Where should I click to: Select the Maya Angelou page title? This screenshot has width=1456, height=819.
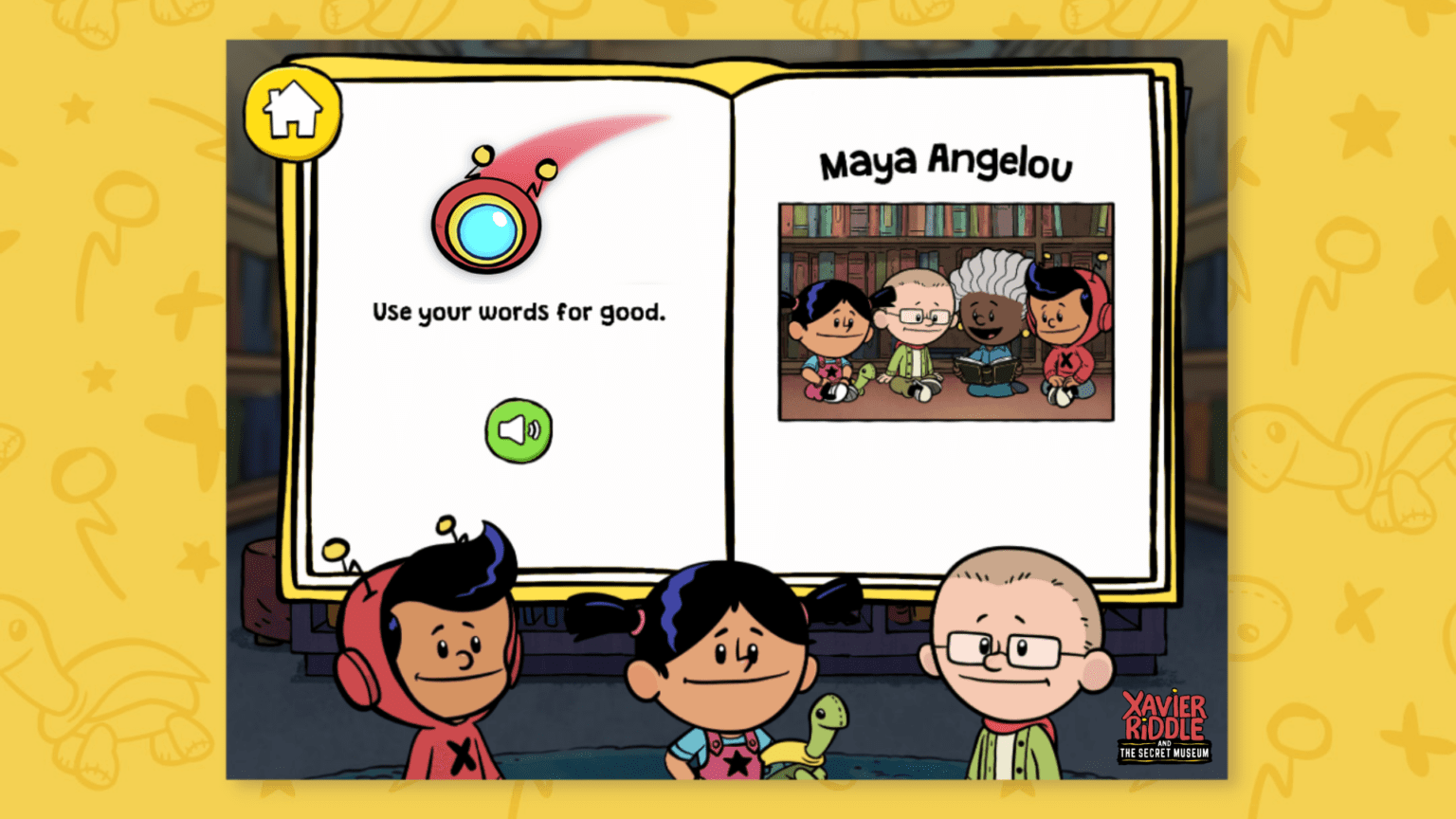947,163
